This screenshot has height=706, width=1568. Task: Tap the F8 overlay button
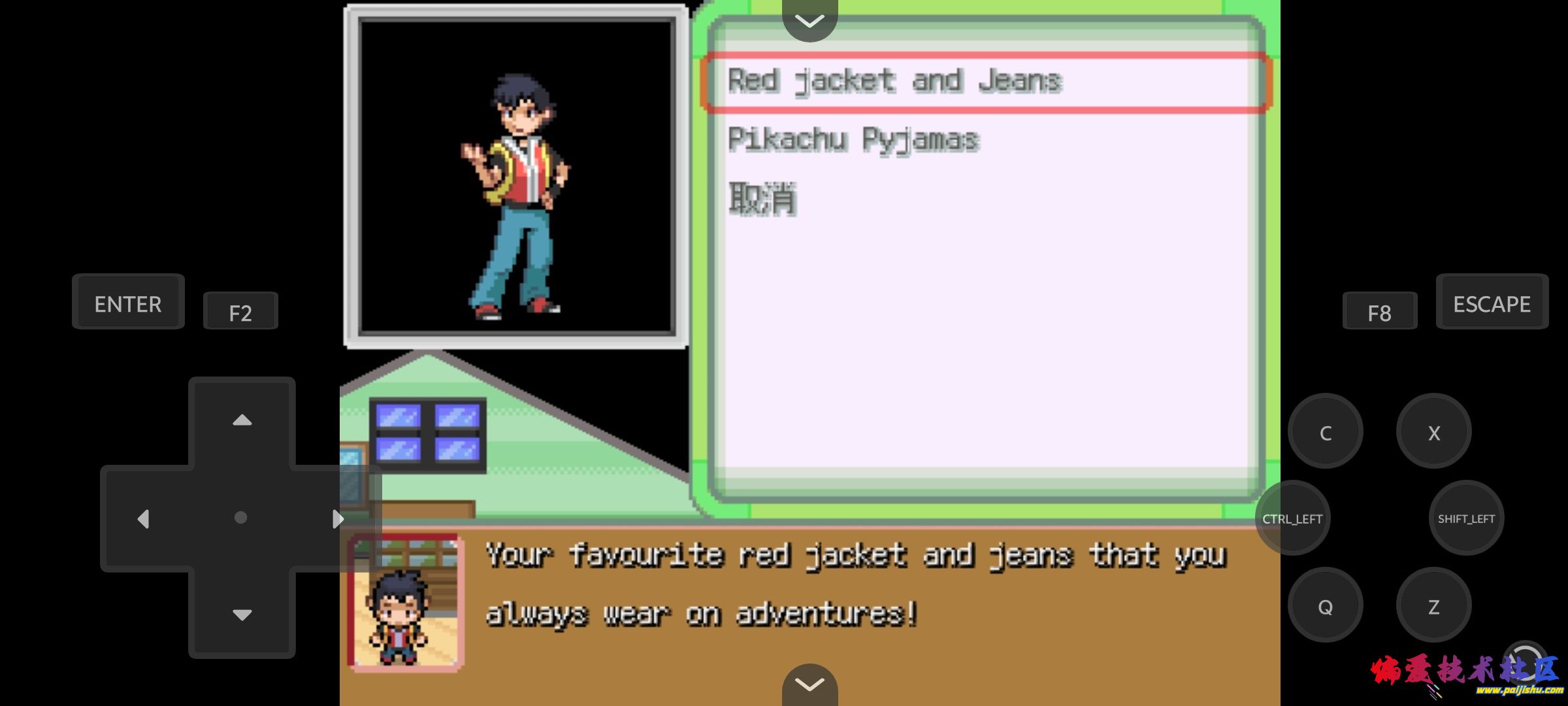(x=1379, y=312)
